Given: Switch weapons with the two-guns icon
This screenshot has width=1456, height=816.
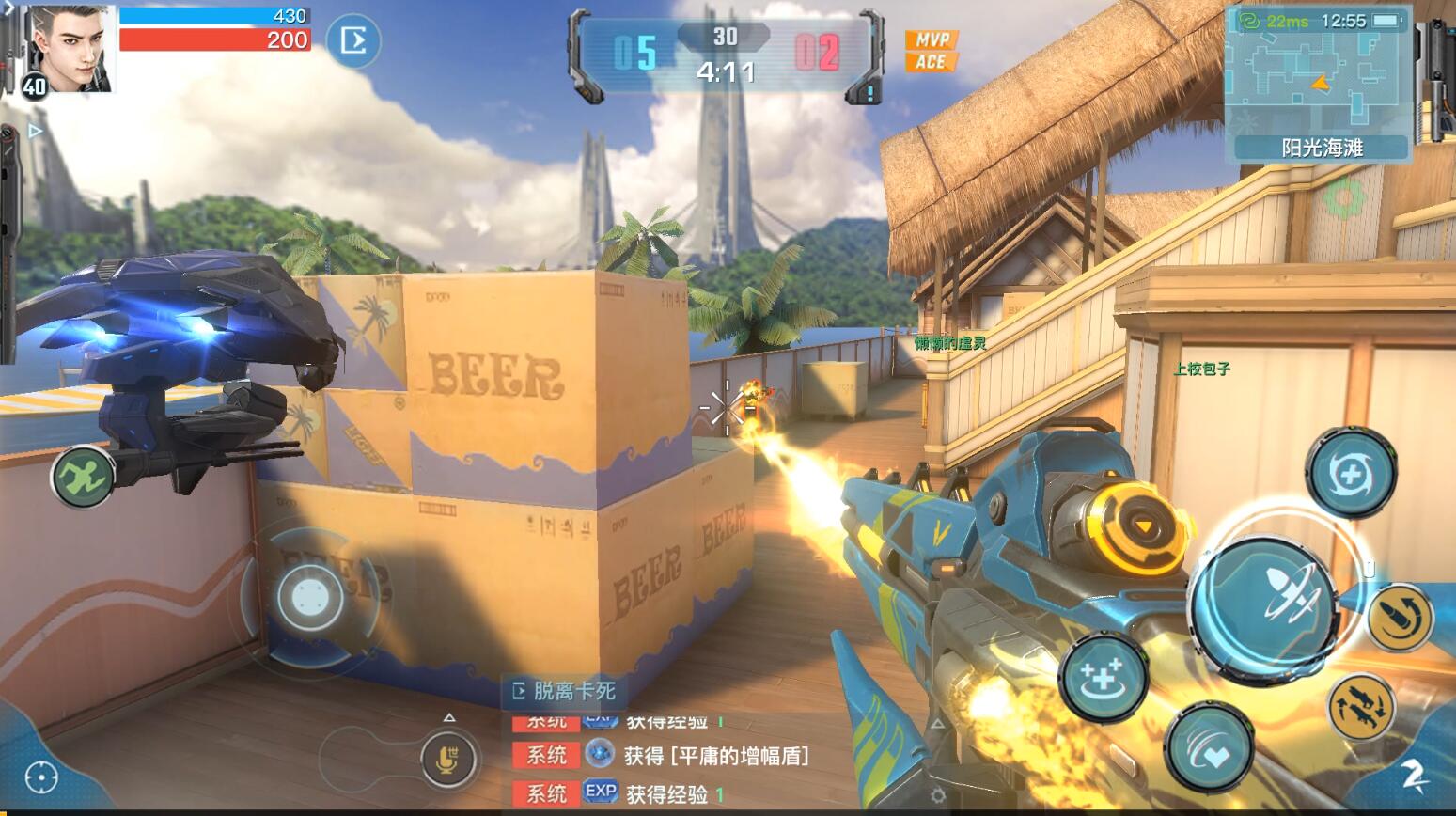Looking at the screenshot, I should click(1362, 707).
